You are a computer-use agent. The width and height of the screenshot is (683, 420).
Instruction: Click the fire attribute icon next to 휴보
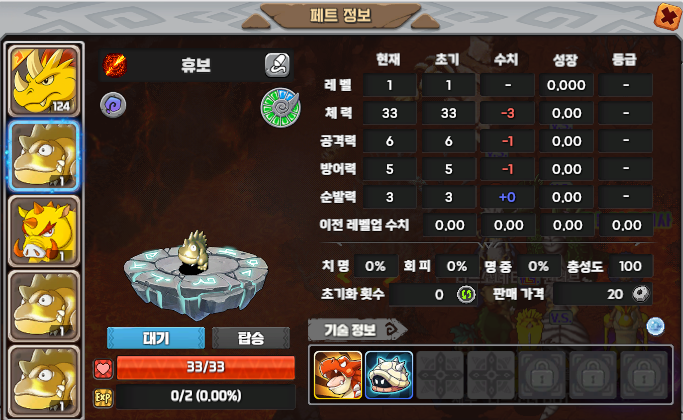coord(116,66)
